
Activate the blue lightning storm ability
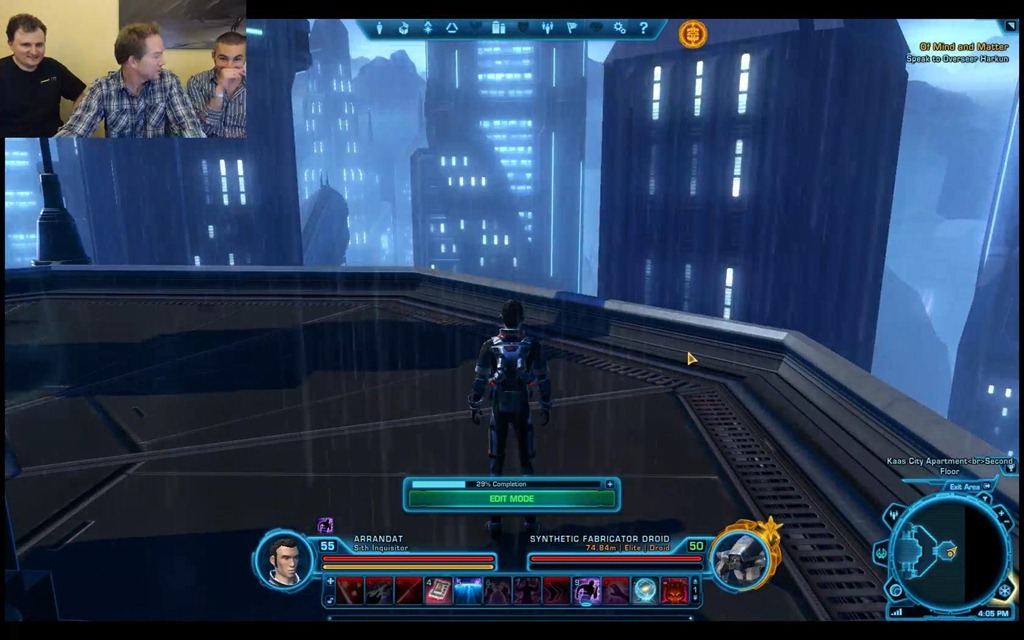(x=468, y=591)
